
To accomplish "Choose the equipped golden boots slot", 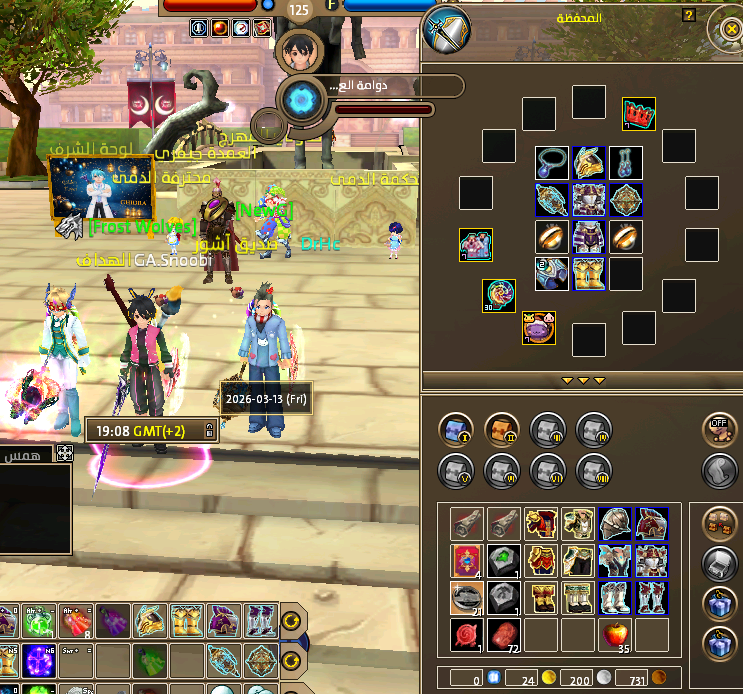I will tap(588, 274).
